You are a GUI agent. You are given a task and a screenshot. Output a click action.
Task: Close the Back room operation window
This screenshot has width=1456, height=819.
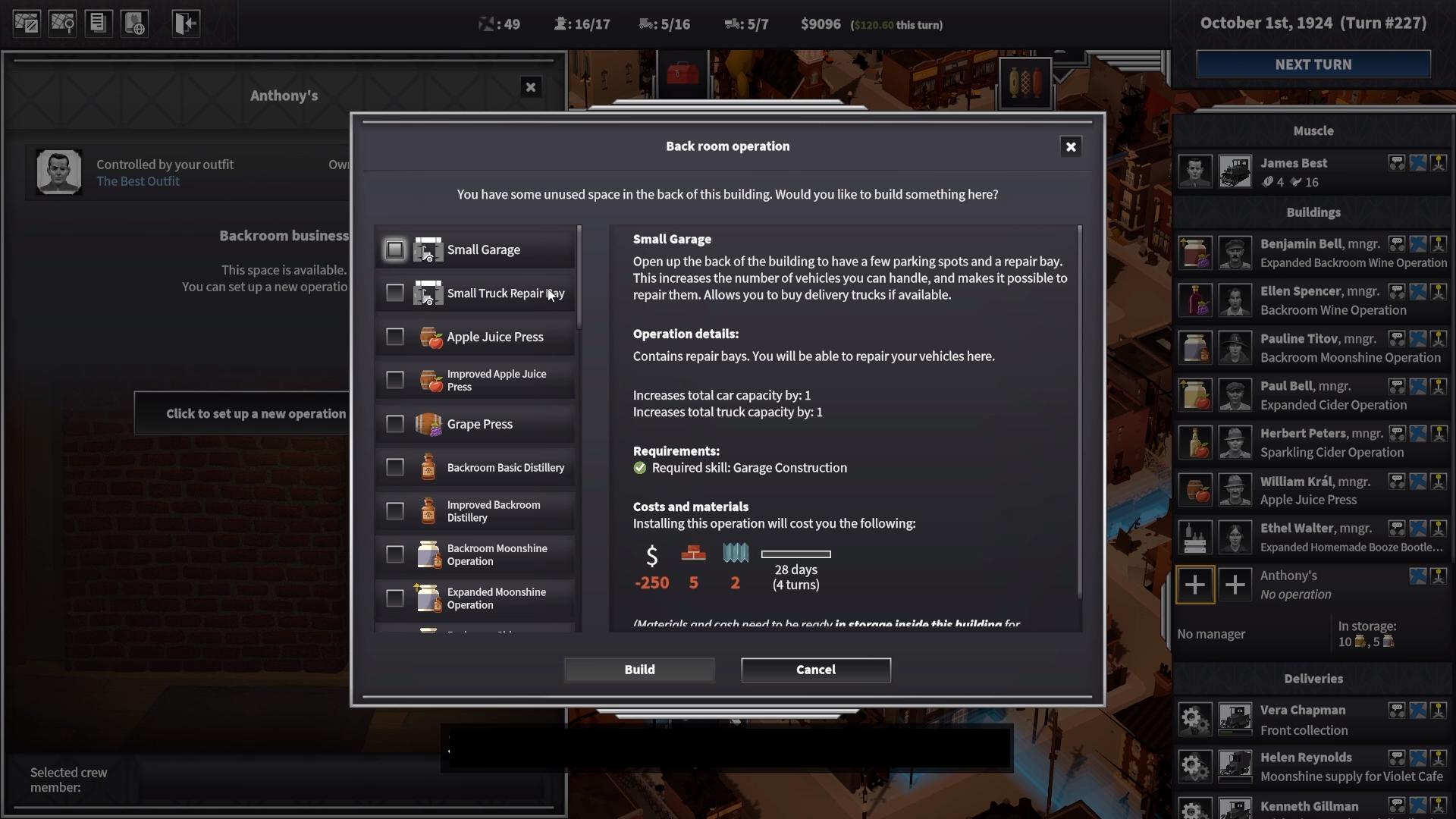pyautogui.click(x=1070, y=147)
